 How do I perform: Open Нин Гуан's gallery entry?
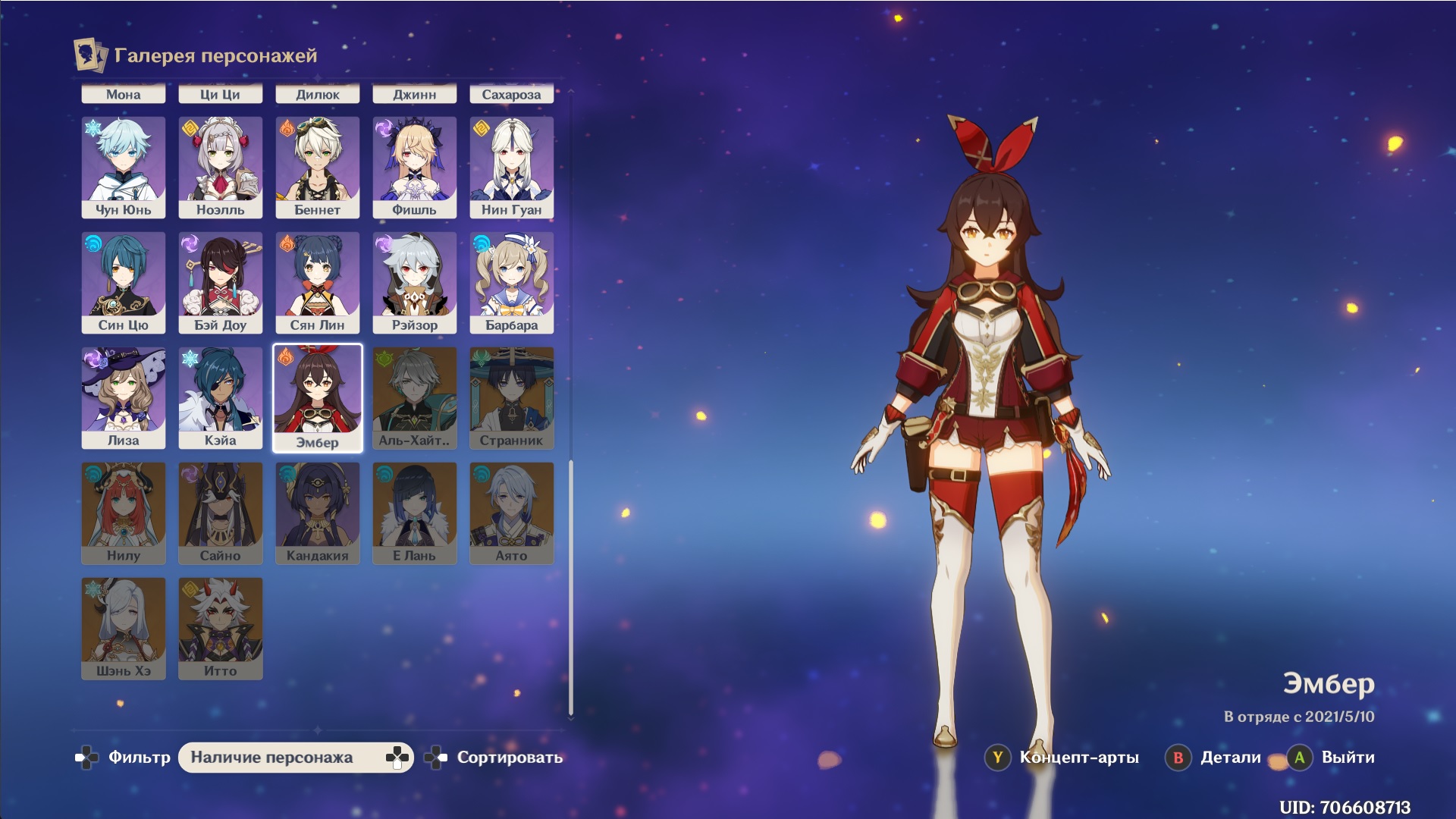(x=512, y=168)
